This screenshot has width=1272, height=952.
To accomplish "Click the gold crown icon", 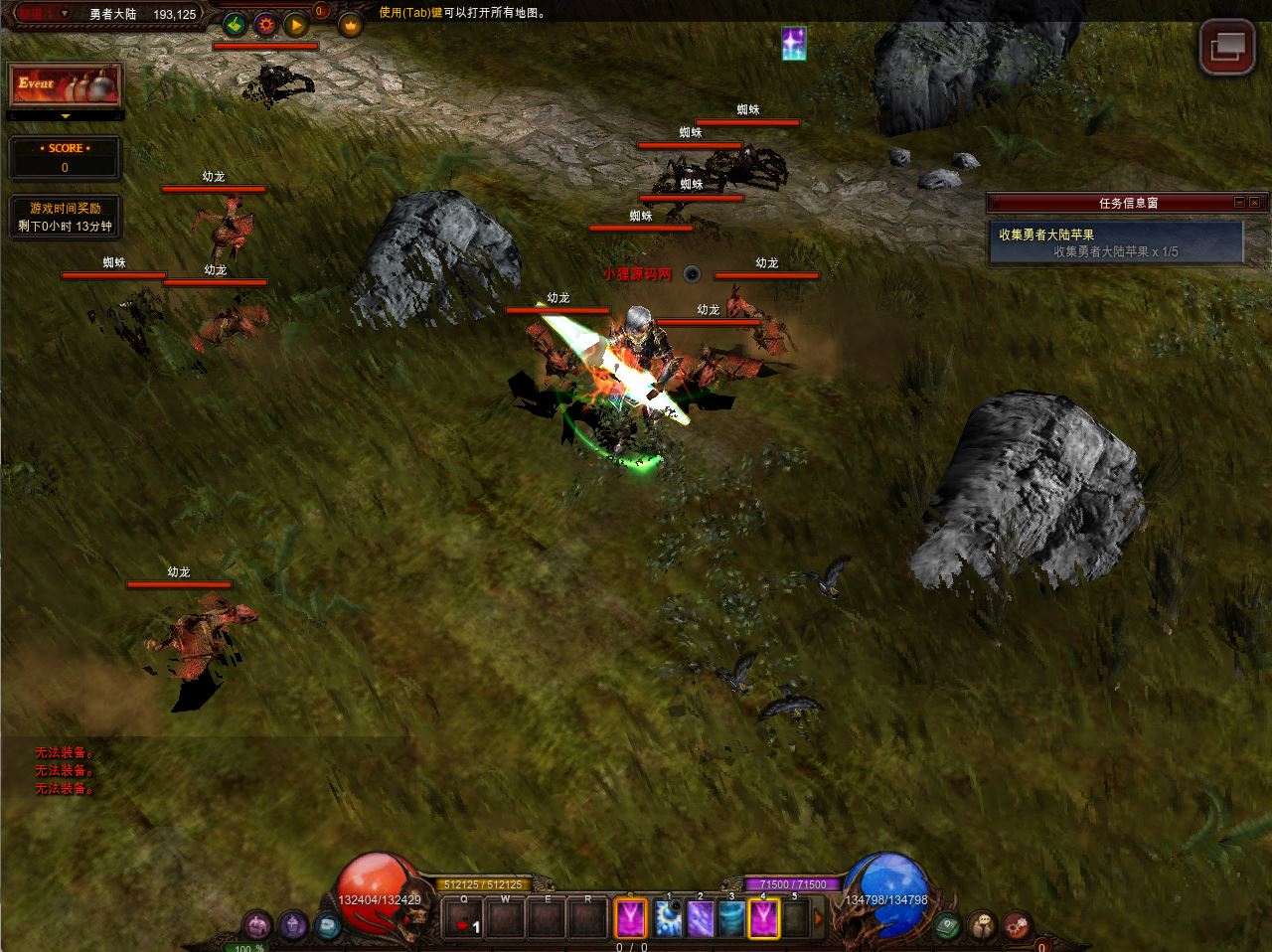I will [350, 25].
